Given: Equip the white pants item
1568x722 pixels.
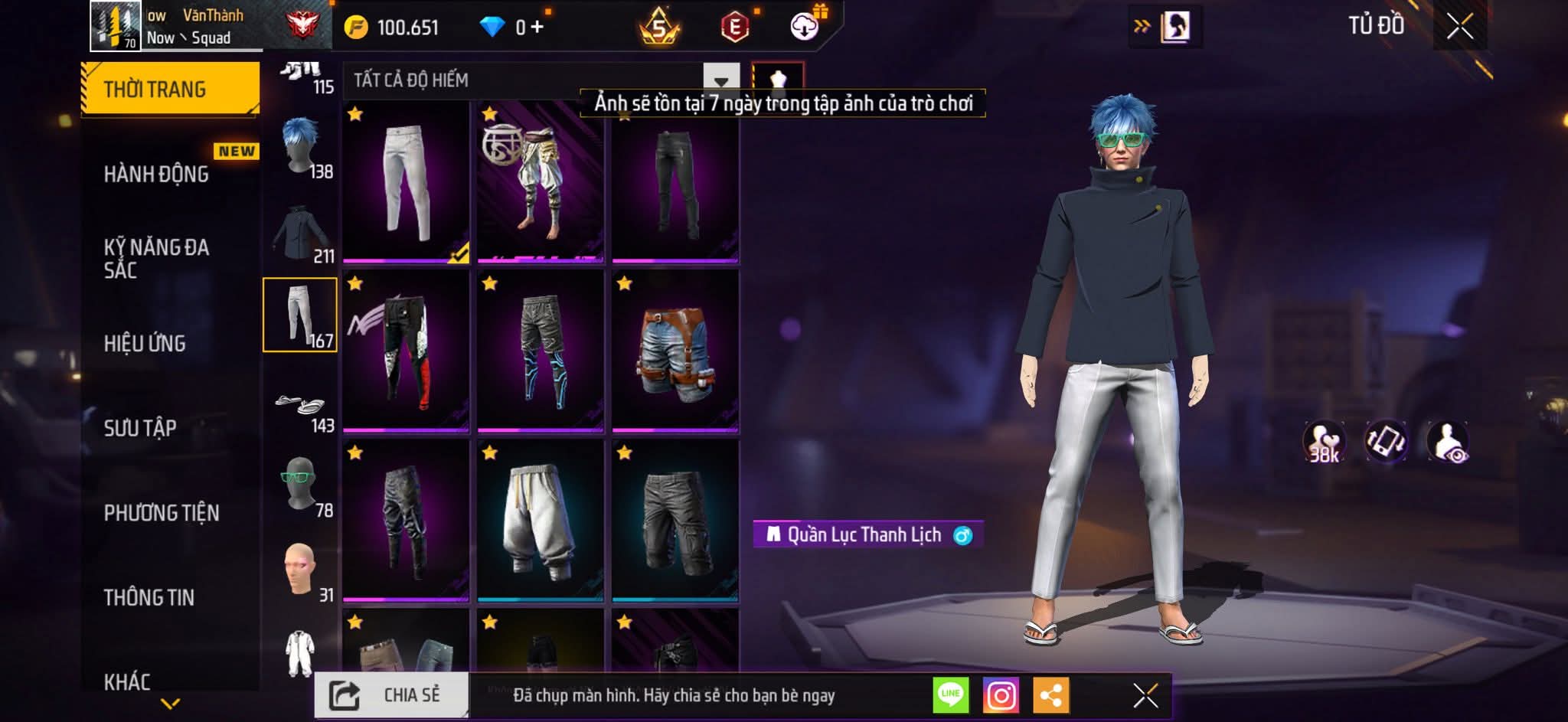Looking at the screenshot, I should point(405,181).
